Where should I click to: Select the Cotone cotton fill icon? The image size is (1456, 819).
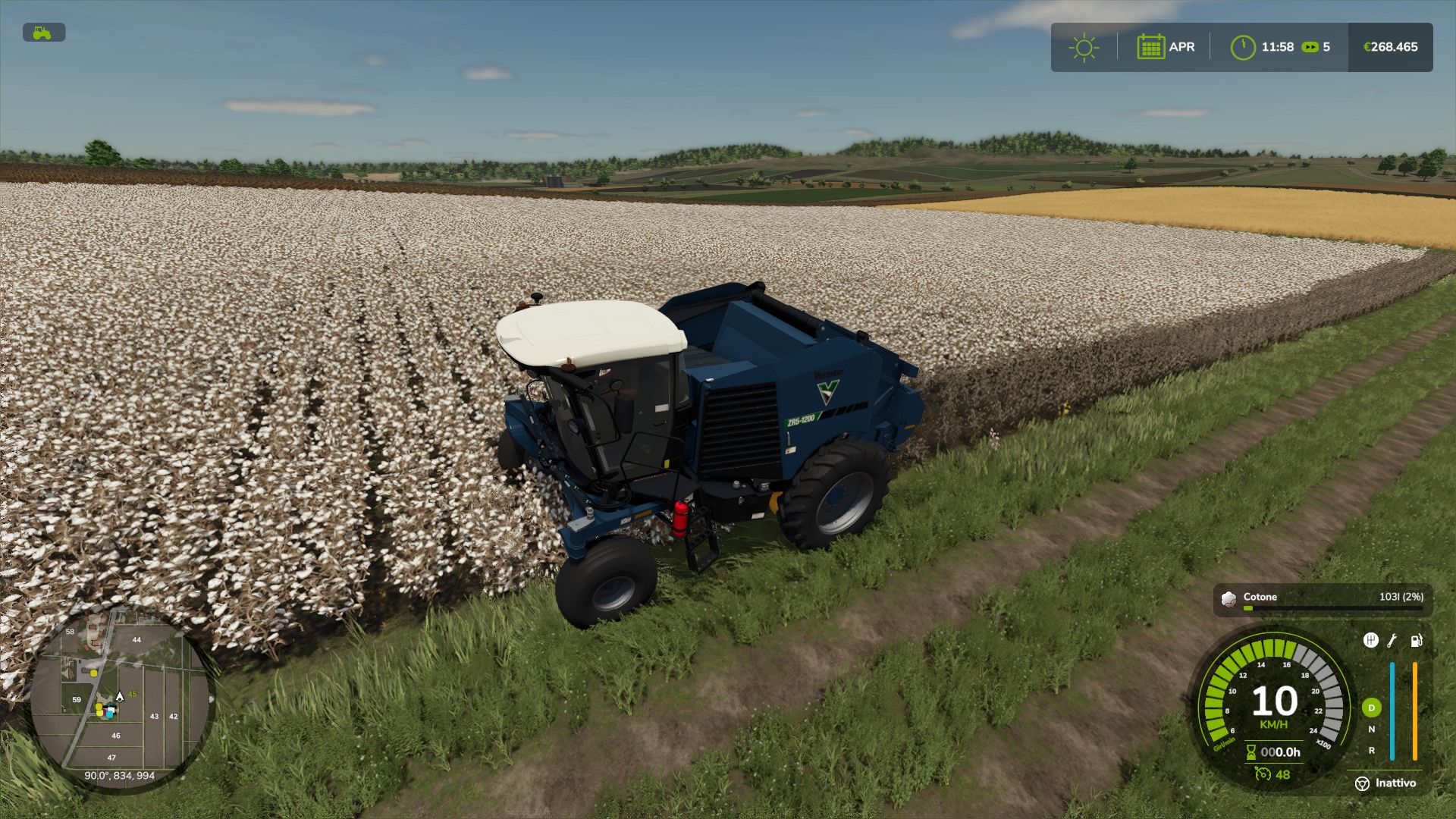click(1228, 599)
